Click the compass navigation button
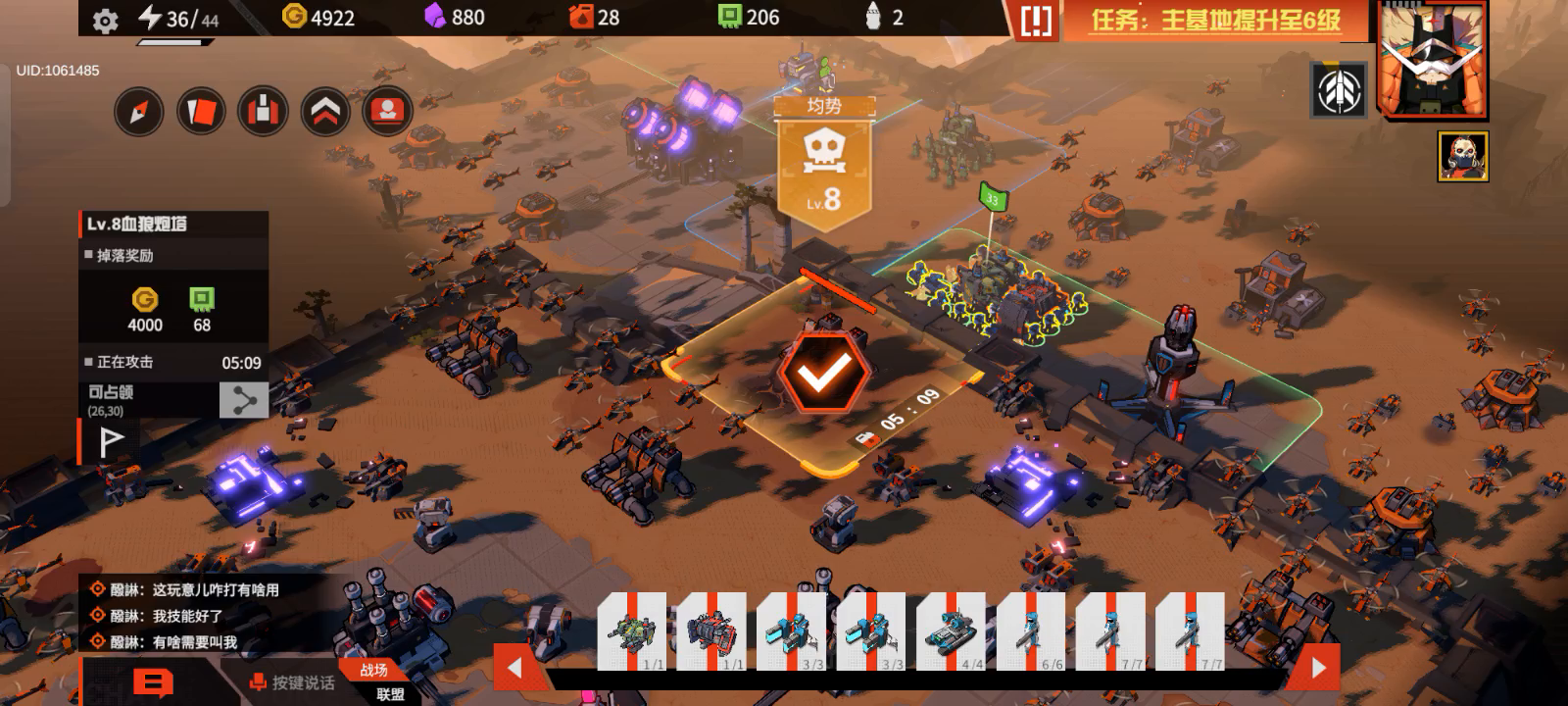 click(138, 113)
